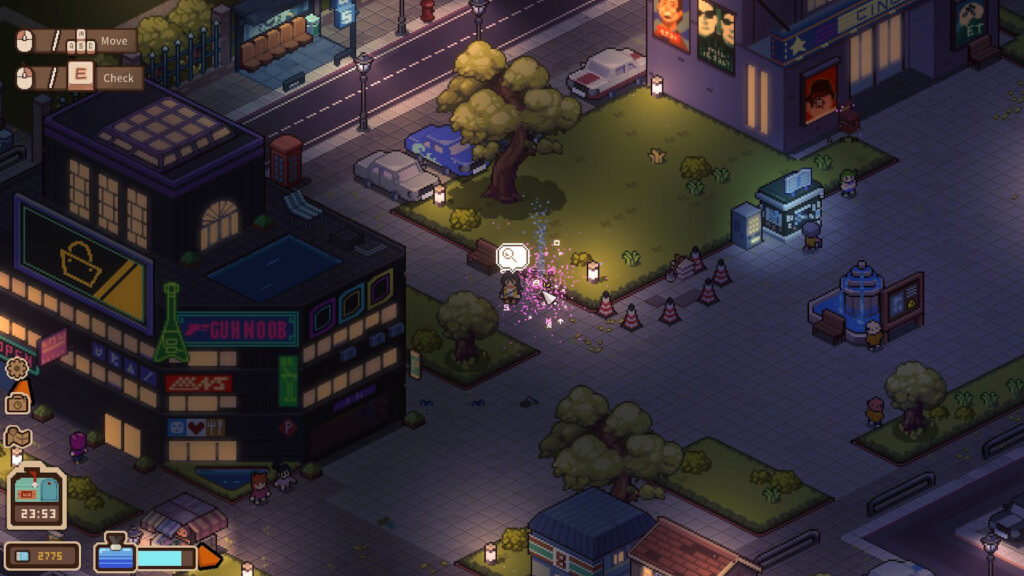Check the mailbox icon above the clock
This screenshot has height=576, width=1024.
click(x=37, y=486)
